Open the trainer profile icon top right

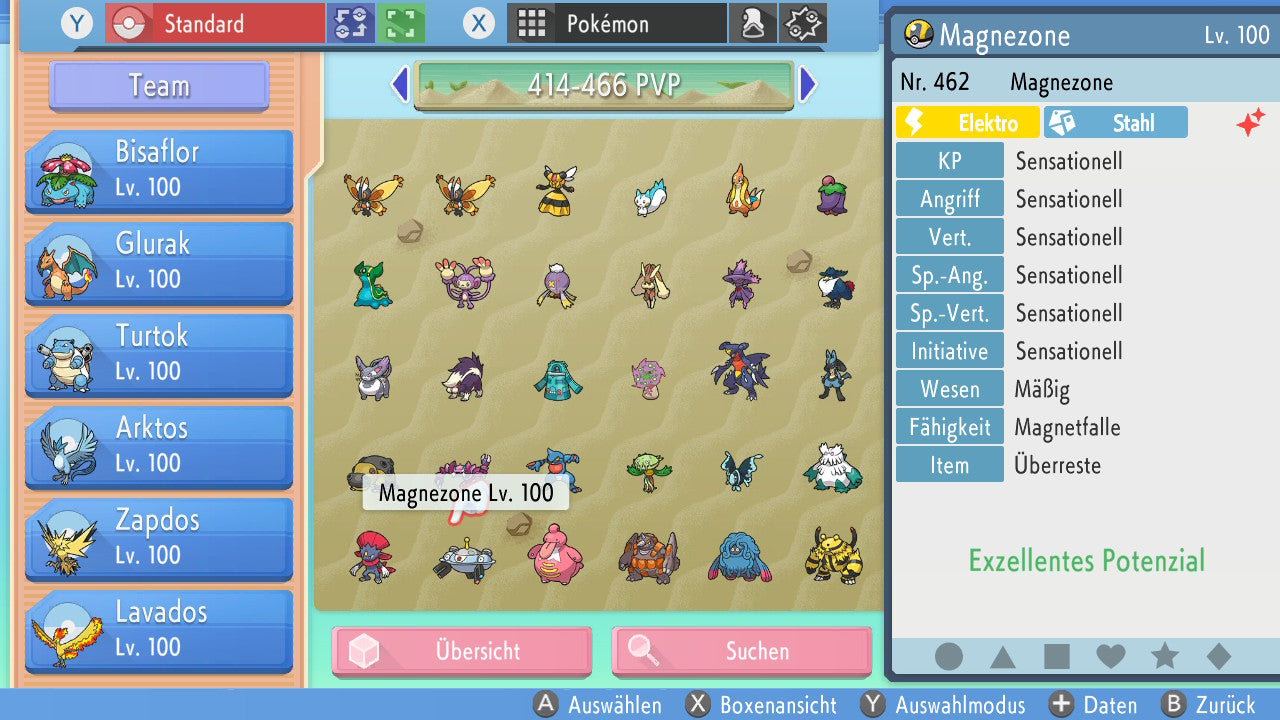coord(753,22)
